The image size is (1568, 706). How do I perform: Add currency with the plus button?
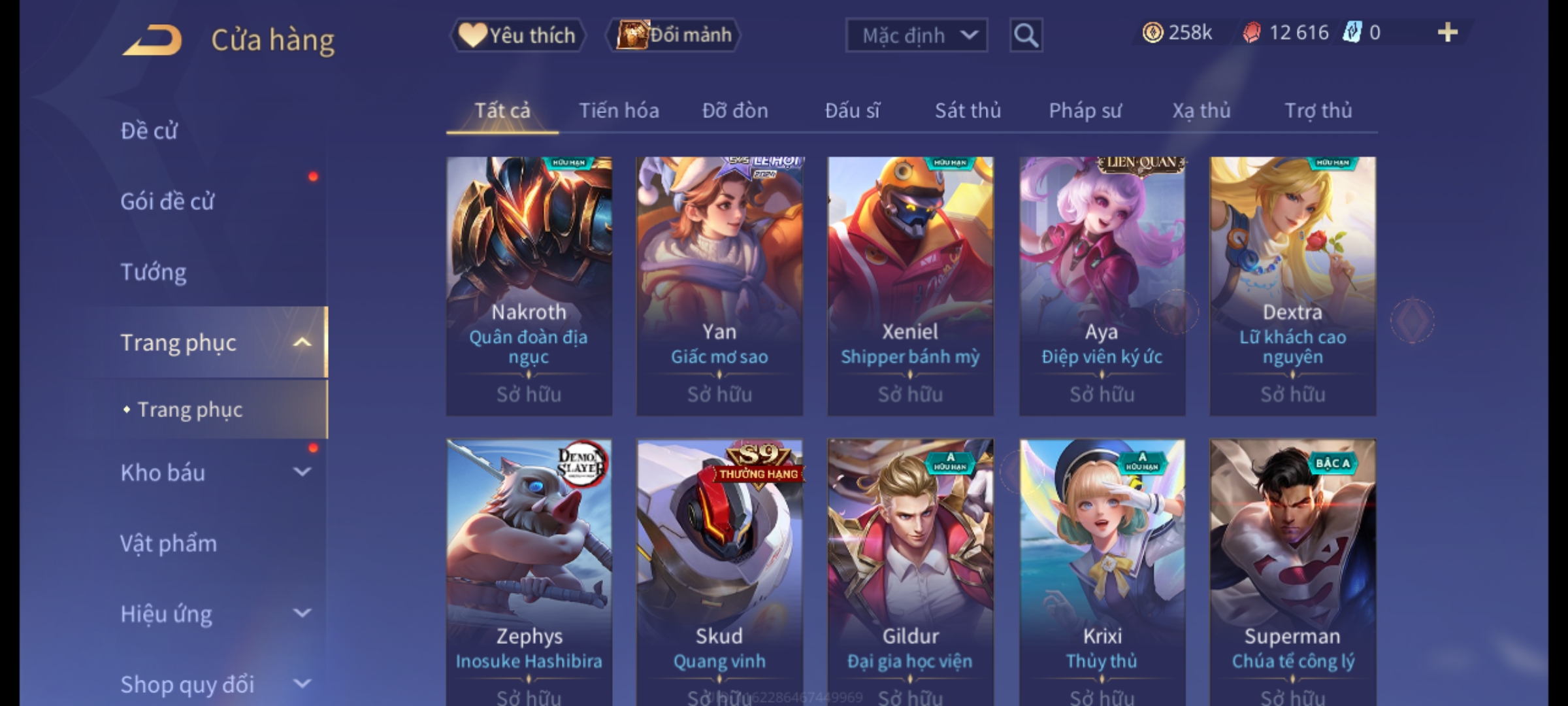[1447, 33]
